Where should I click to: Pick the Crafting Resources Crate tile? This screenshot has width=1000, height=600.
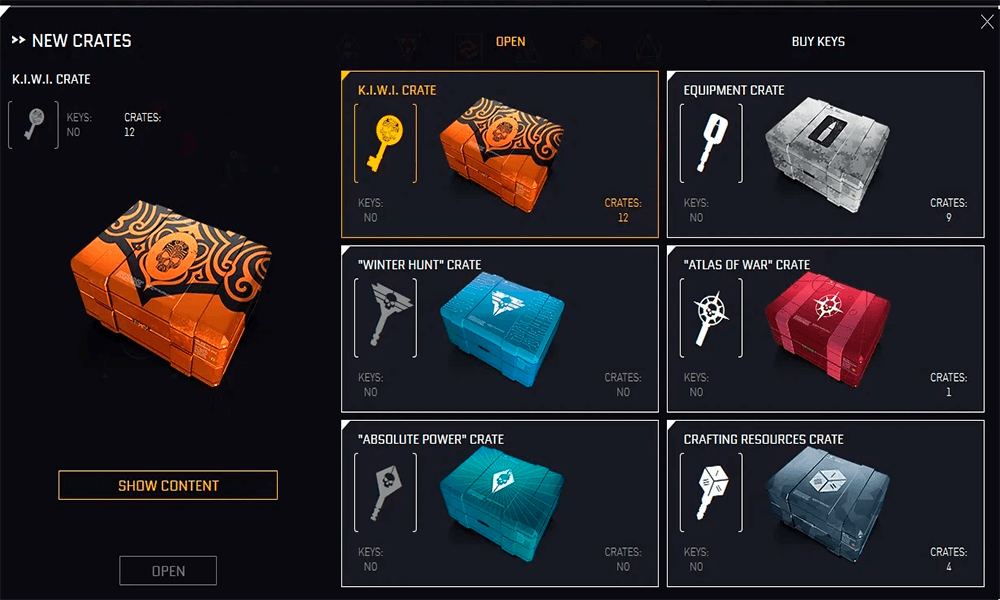(825, 503)
